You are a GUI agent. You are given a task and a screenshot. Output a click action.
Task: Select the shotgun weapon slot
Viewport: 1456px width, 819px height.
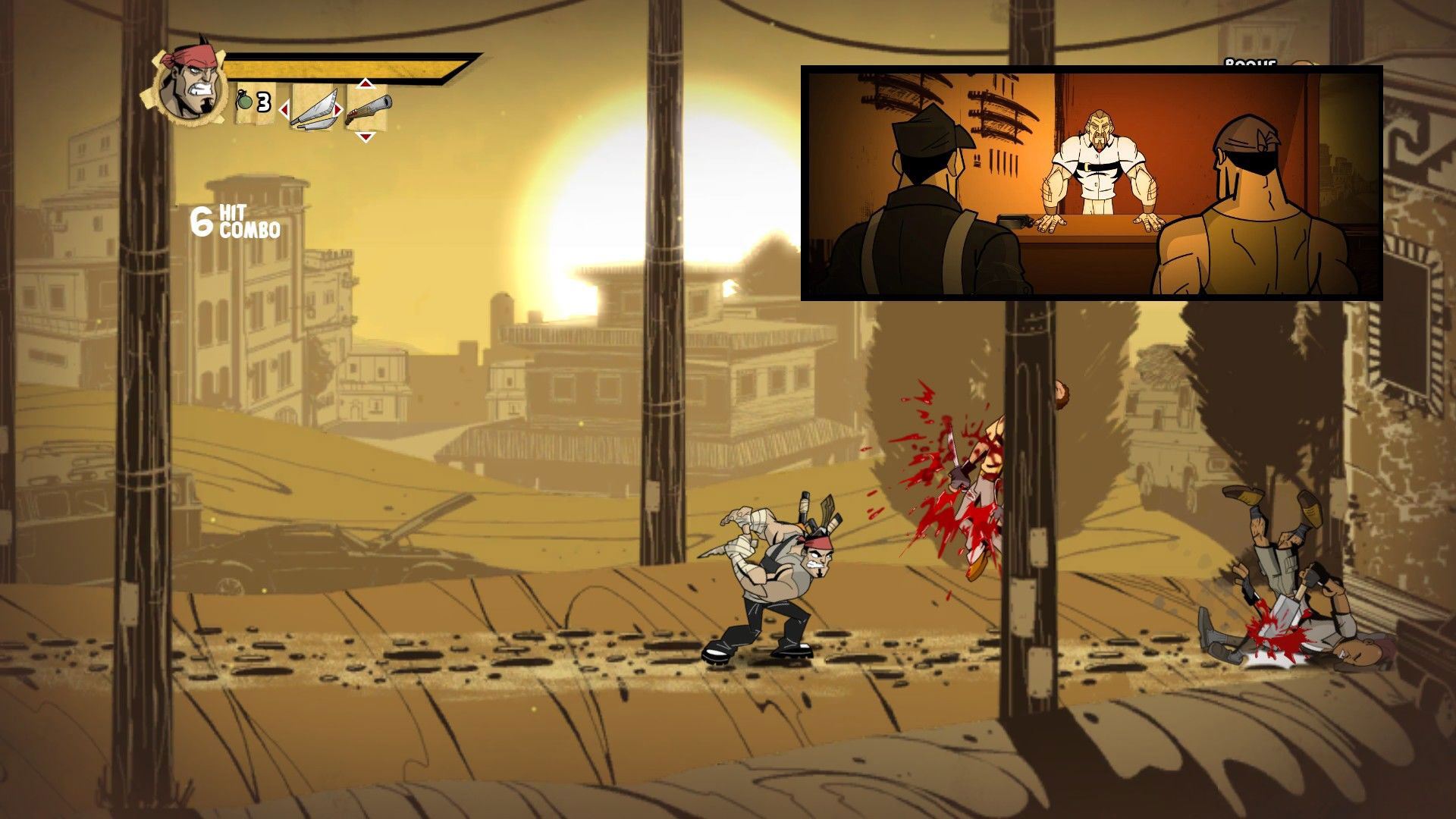pyautogui.click(x=368, y=108)
